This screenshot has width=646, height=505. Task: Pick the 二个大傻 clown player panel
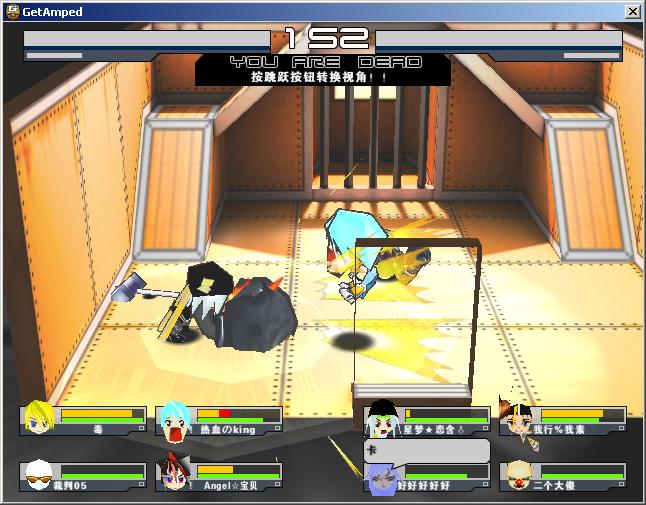tap(566, 478)
